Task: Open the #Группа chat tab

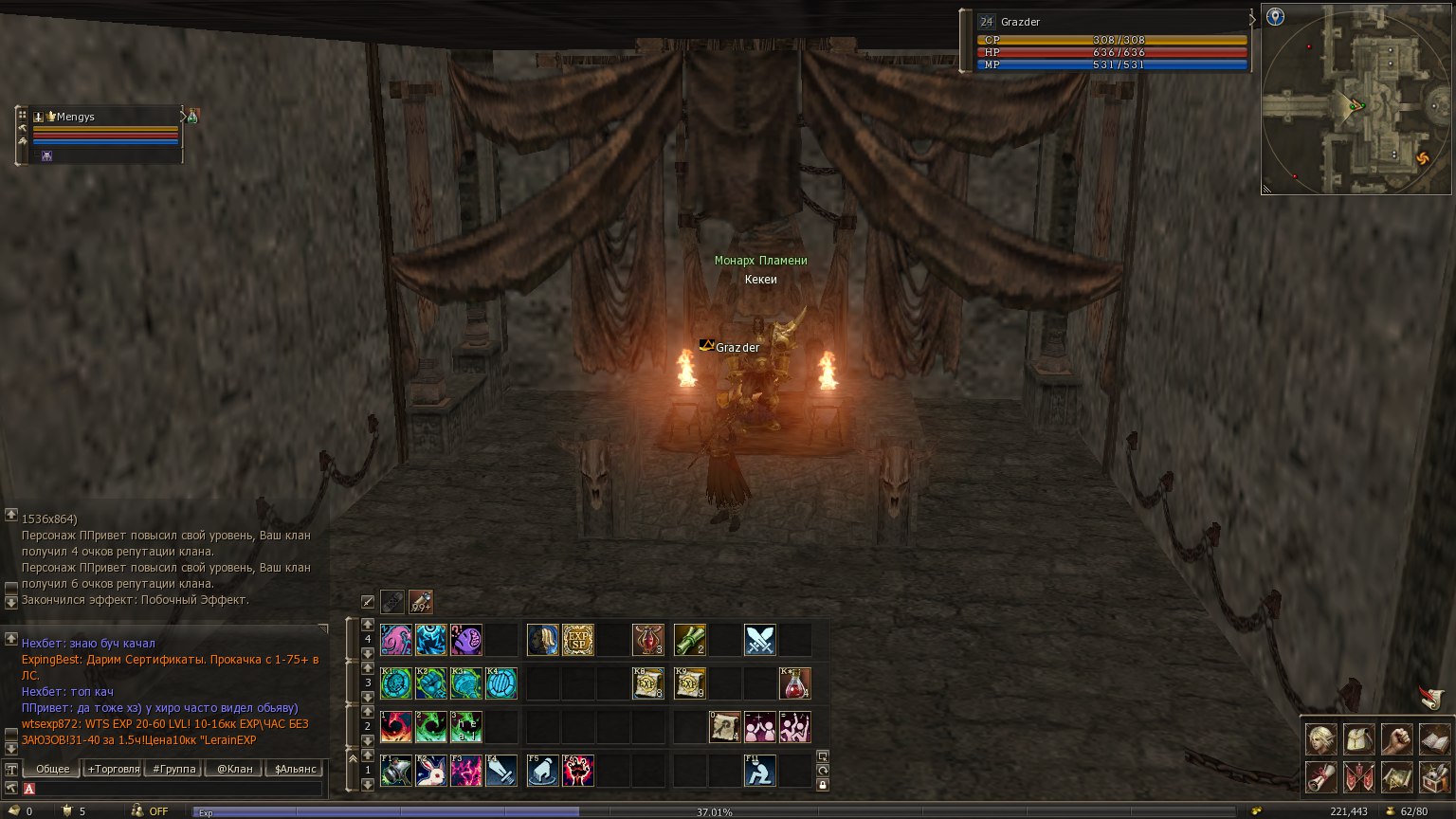Action: point(174,769)
